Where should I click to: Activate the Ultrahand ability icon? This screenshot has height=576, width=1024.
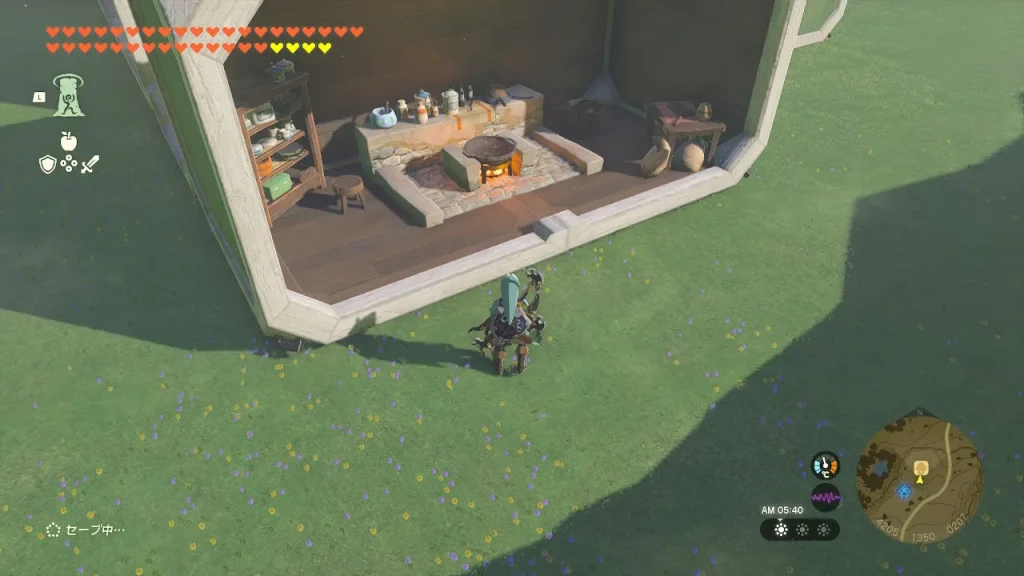tap(70, 96)
